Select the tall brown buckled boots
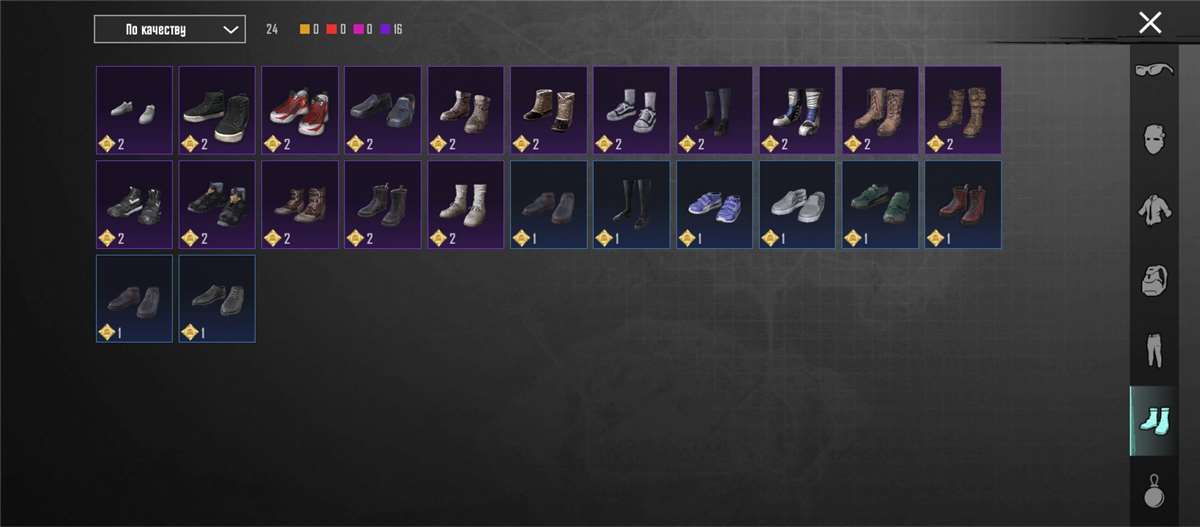Screen dimensions: 1200x527 (964, 110)
